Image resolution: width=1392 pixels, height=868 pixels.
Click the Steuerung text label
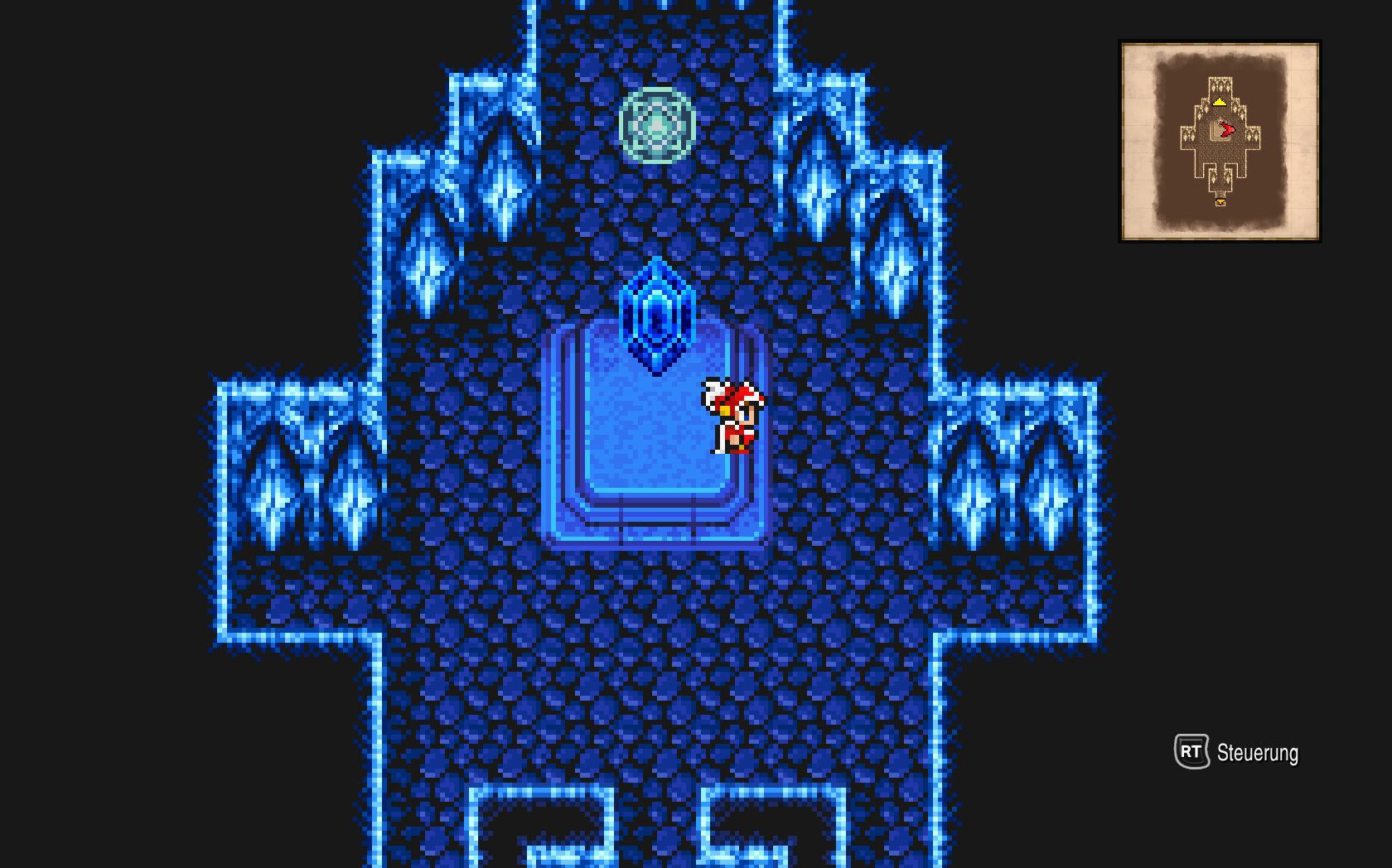tap(1257, 754)
